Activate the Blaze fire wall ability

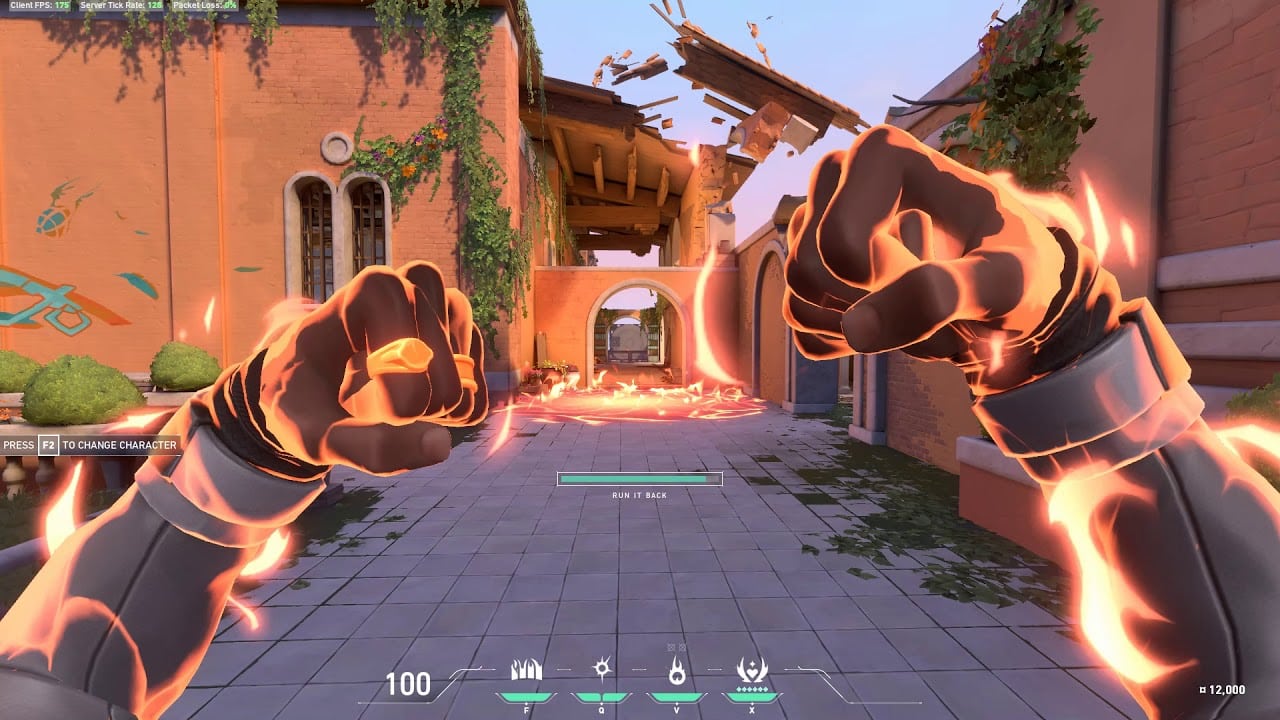(526, 671)
